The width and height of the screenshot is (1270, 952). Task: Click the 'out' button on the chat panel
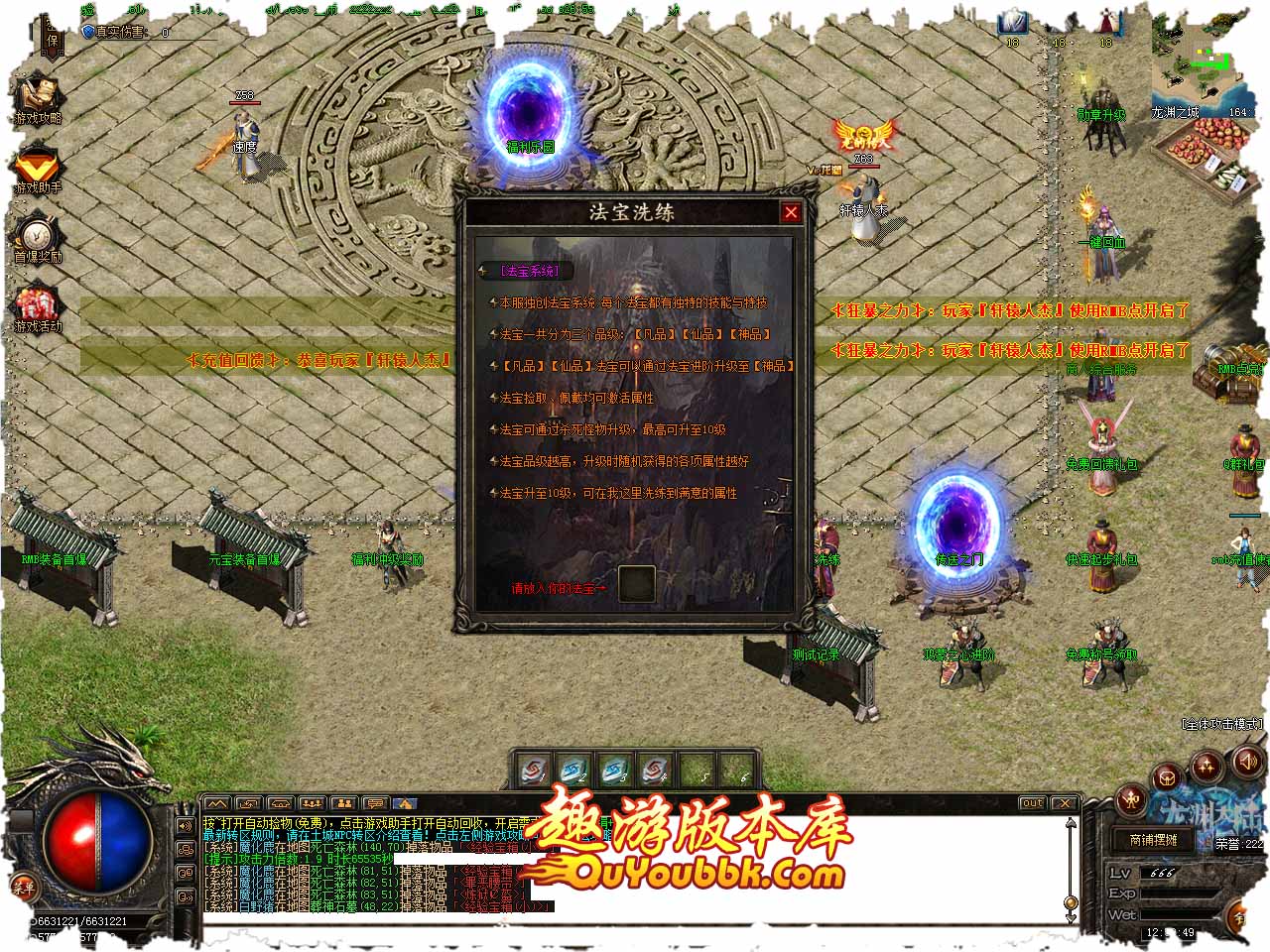pyautogui.click(x=1033, y=803)
